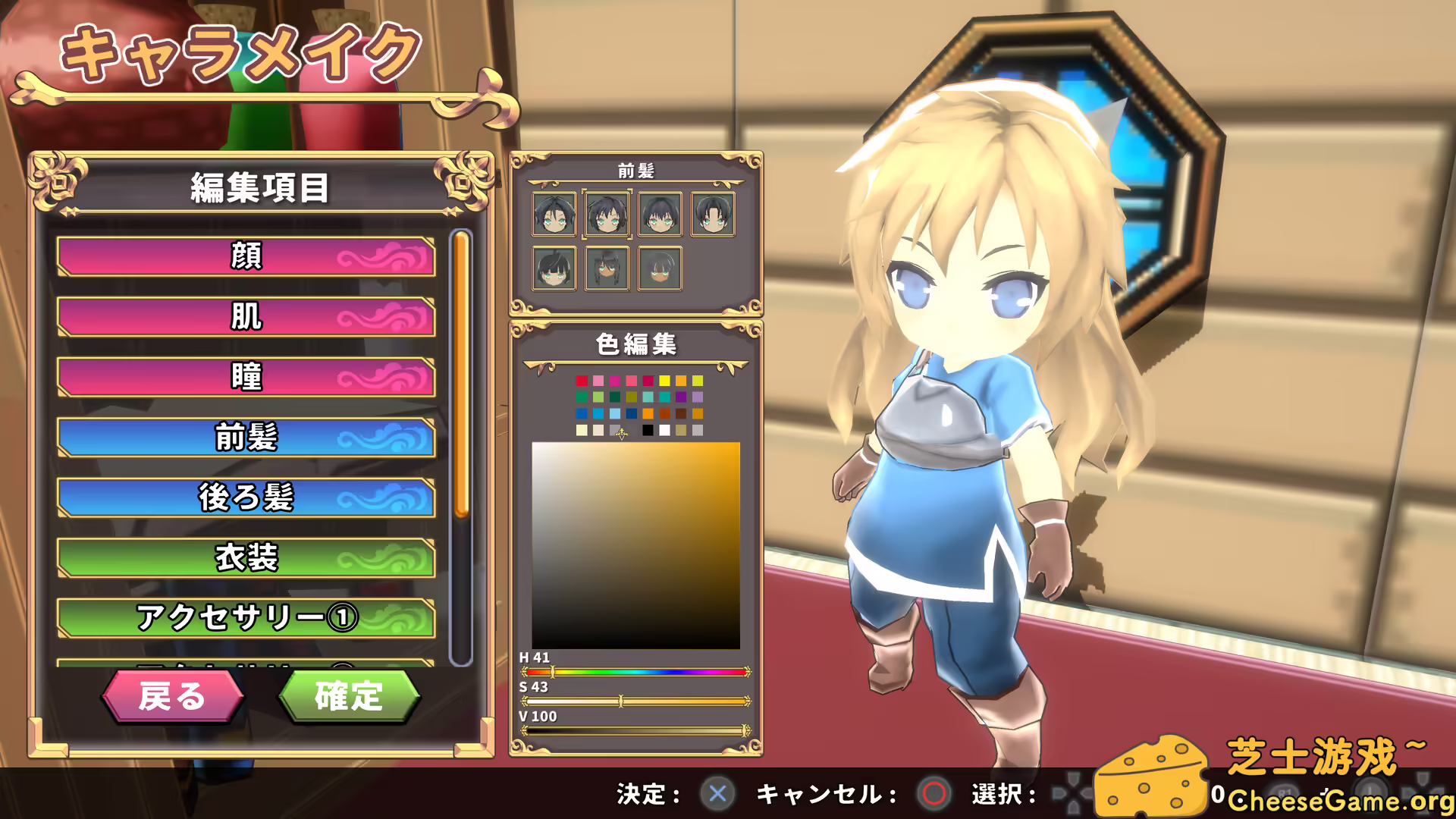Open the 顔 face edit category
Image resolution: width=1456 pixels, height=819 pixels.
tap(244, 258)
